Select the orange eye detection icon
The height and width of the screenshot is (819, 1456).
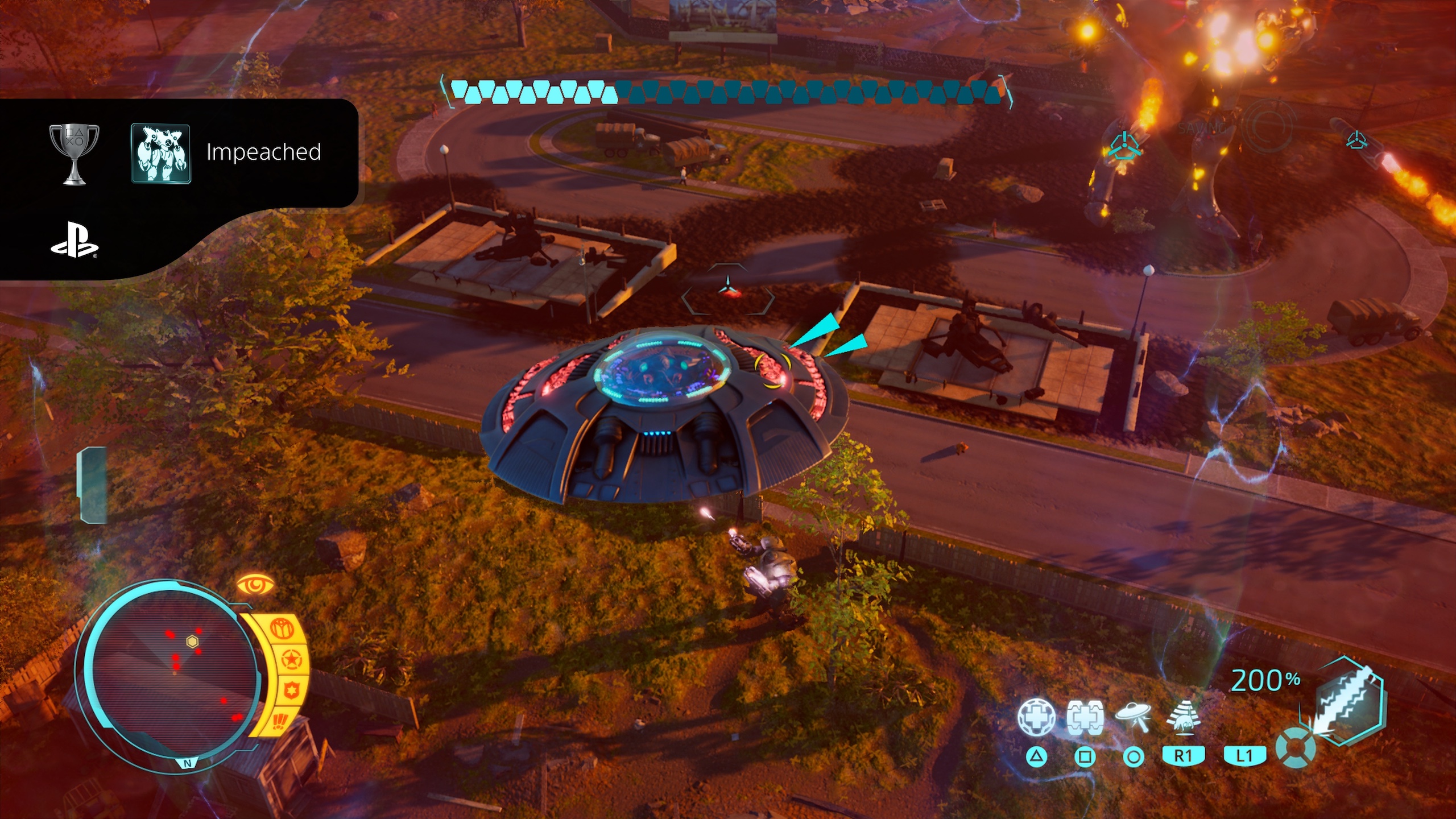255,585
